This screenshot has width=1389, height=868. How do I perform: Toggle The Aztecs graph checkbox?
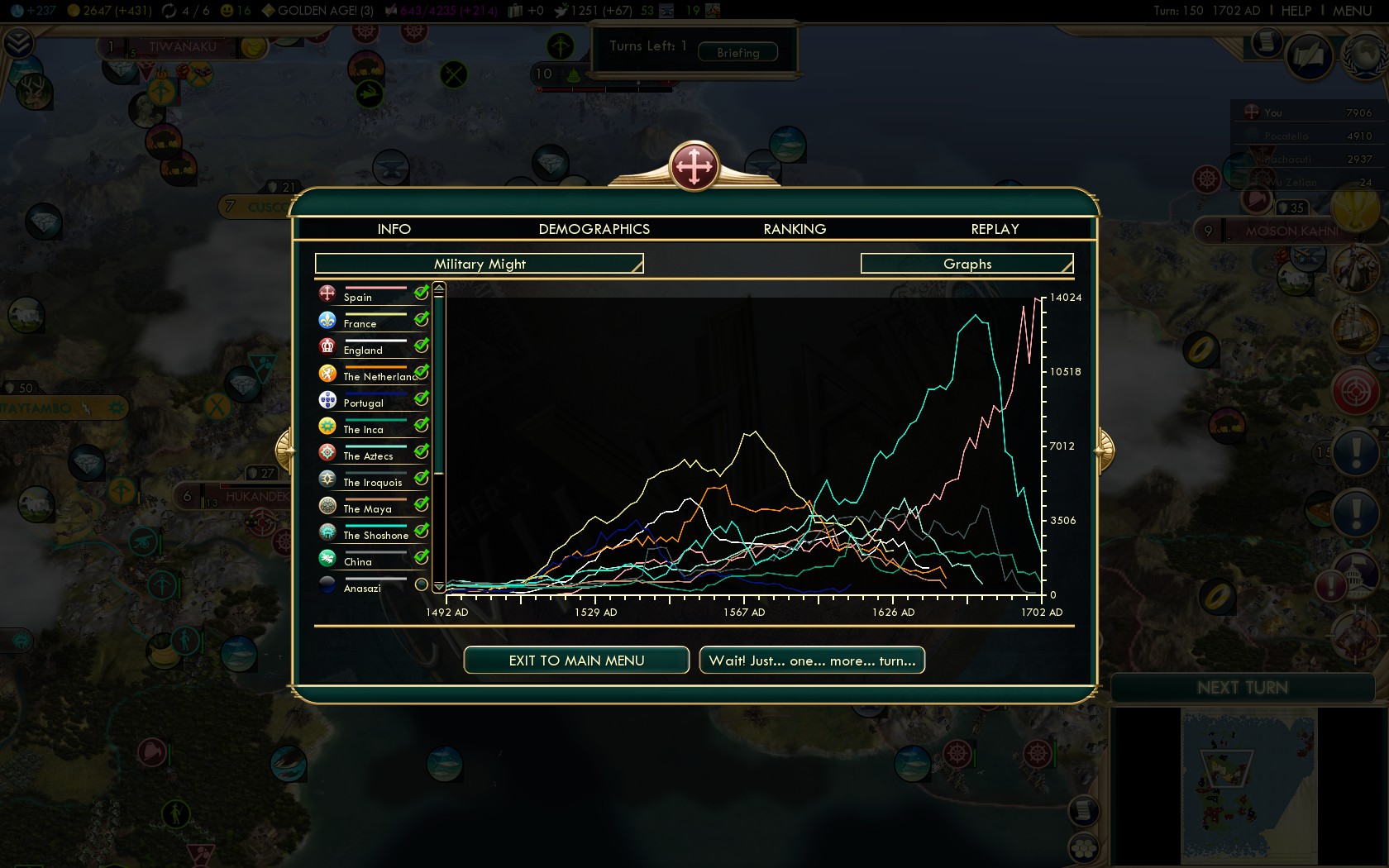(421, 451)
